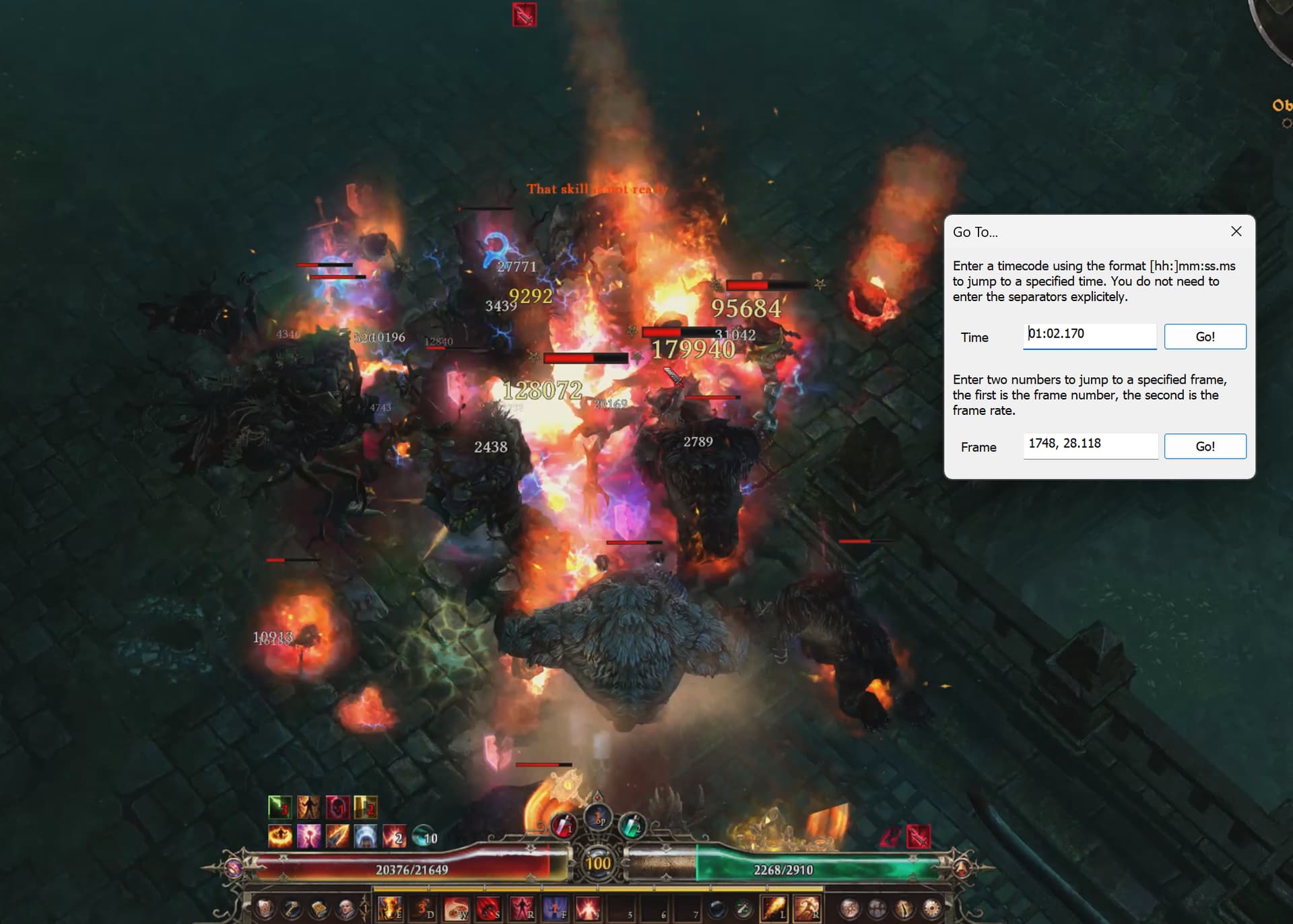Image resolution: width=1293 pixels, height=924 pixels.
Task: Use the green energy potion
Action: 632,825
